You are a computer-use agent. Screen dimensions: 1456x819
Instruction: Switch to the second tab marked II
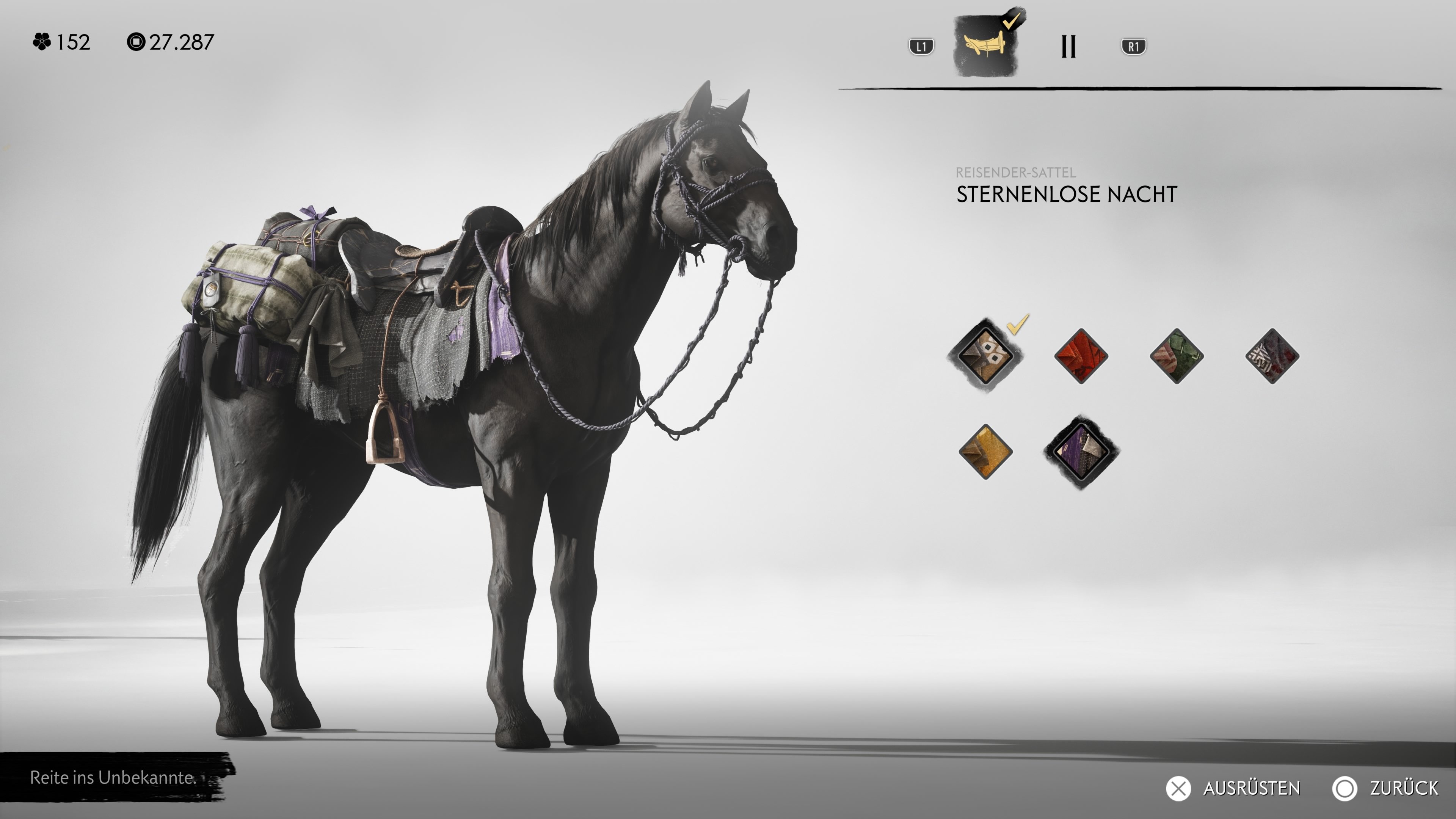click(x=1068, y=46)
